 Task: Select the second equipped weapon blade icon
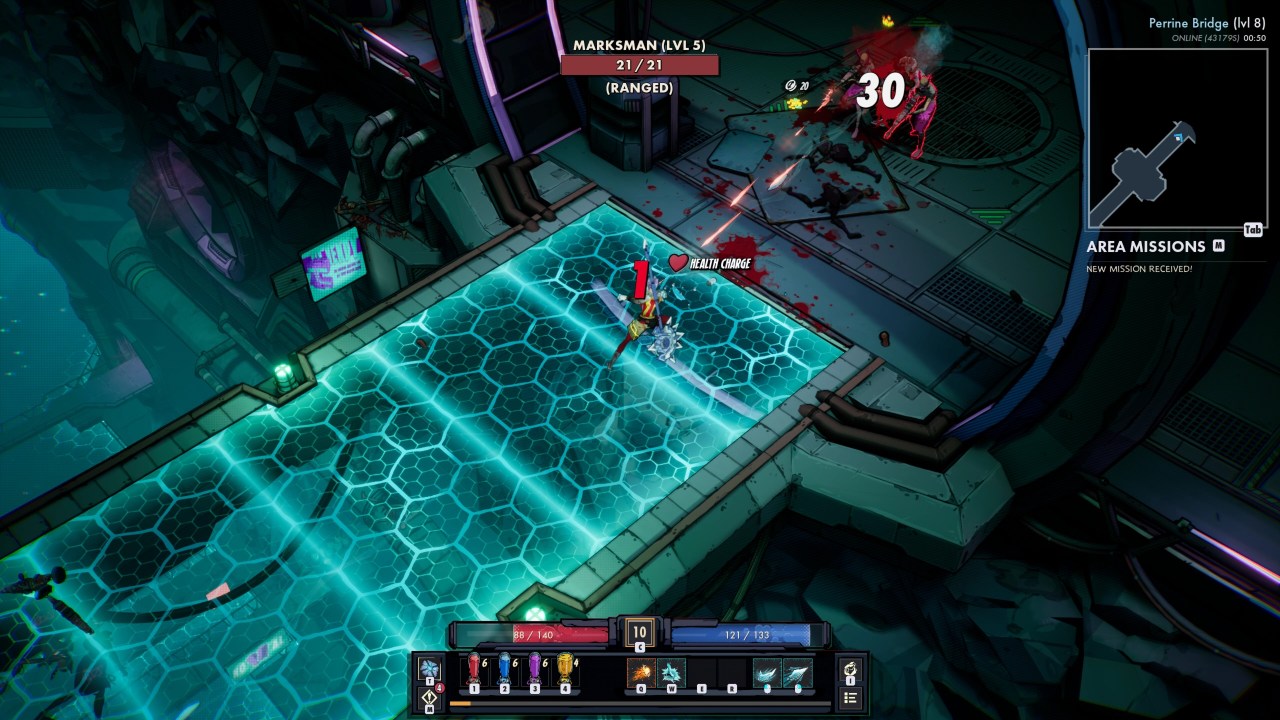pyautogui.click(x=797, y=671)
